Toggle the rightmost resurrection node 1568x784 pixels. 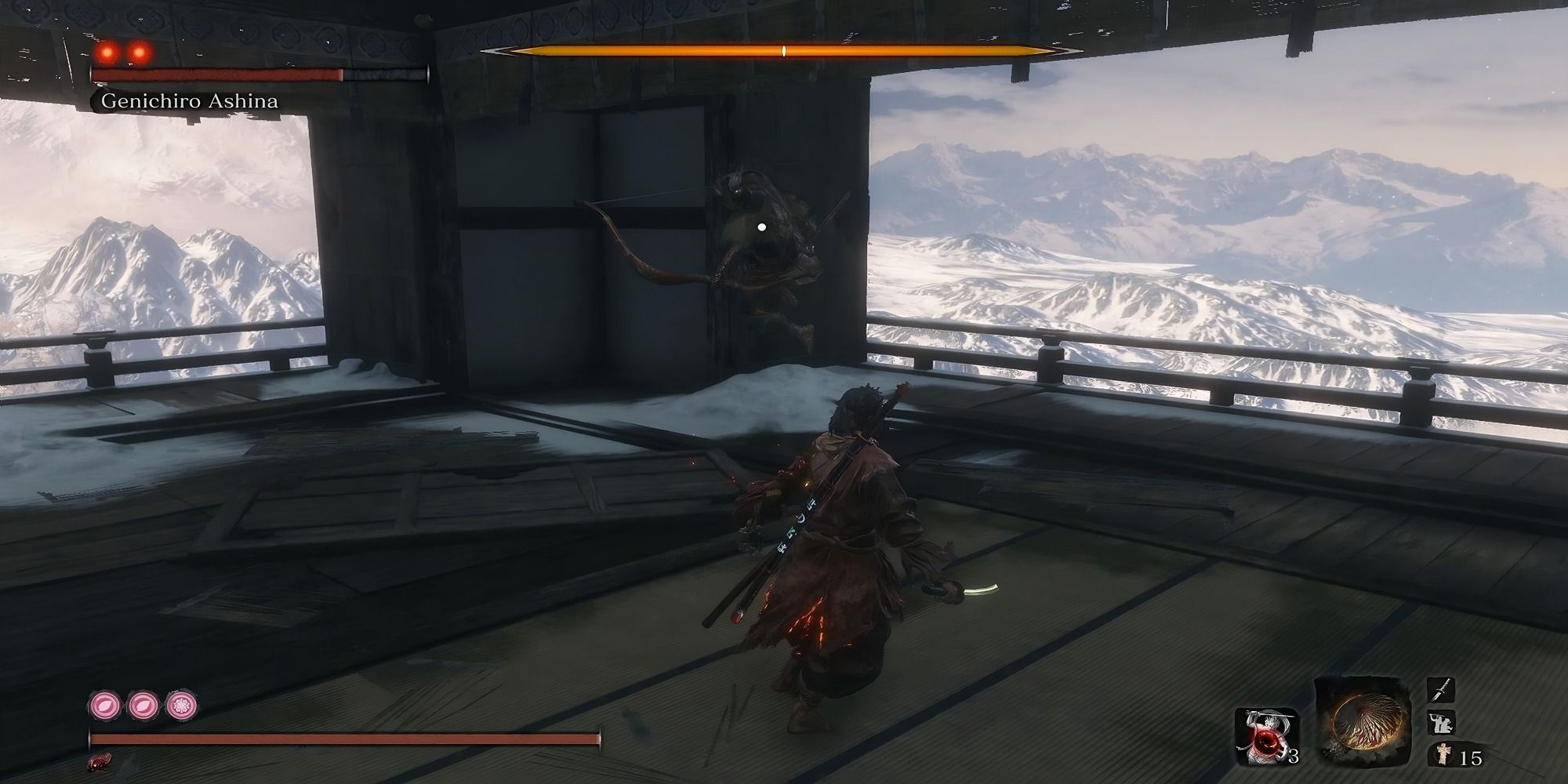coord(181,706)
